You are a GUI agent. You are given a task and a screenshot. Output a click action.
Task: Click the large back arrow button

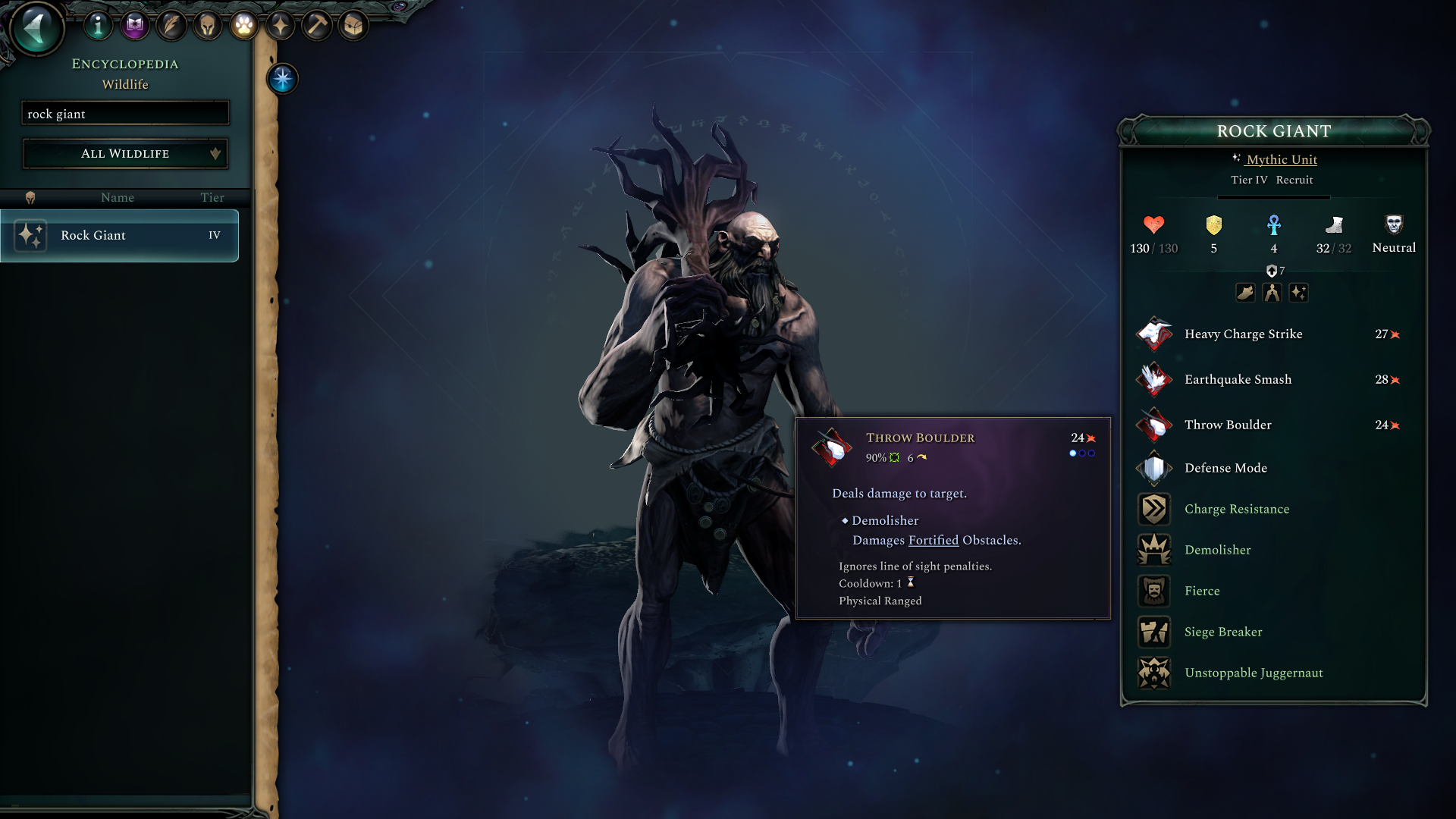tap(35, 27)
